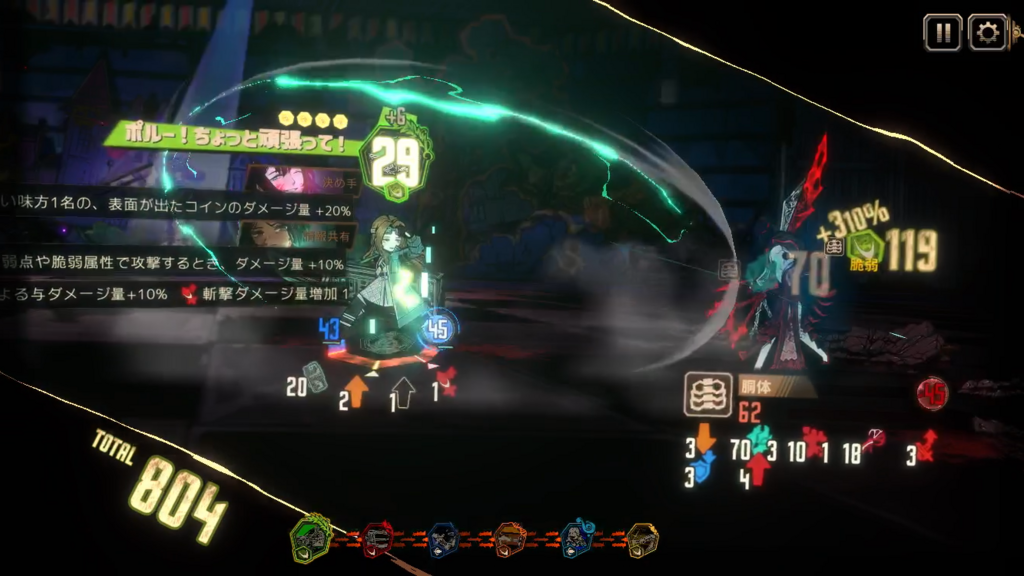Screen dimensions: 1024x576
Task: Select the green skill icon in the chain
Action: pyautogui.click(x=310, y=540)
